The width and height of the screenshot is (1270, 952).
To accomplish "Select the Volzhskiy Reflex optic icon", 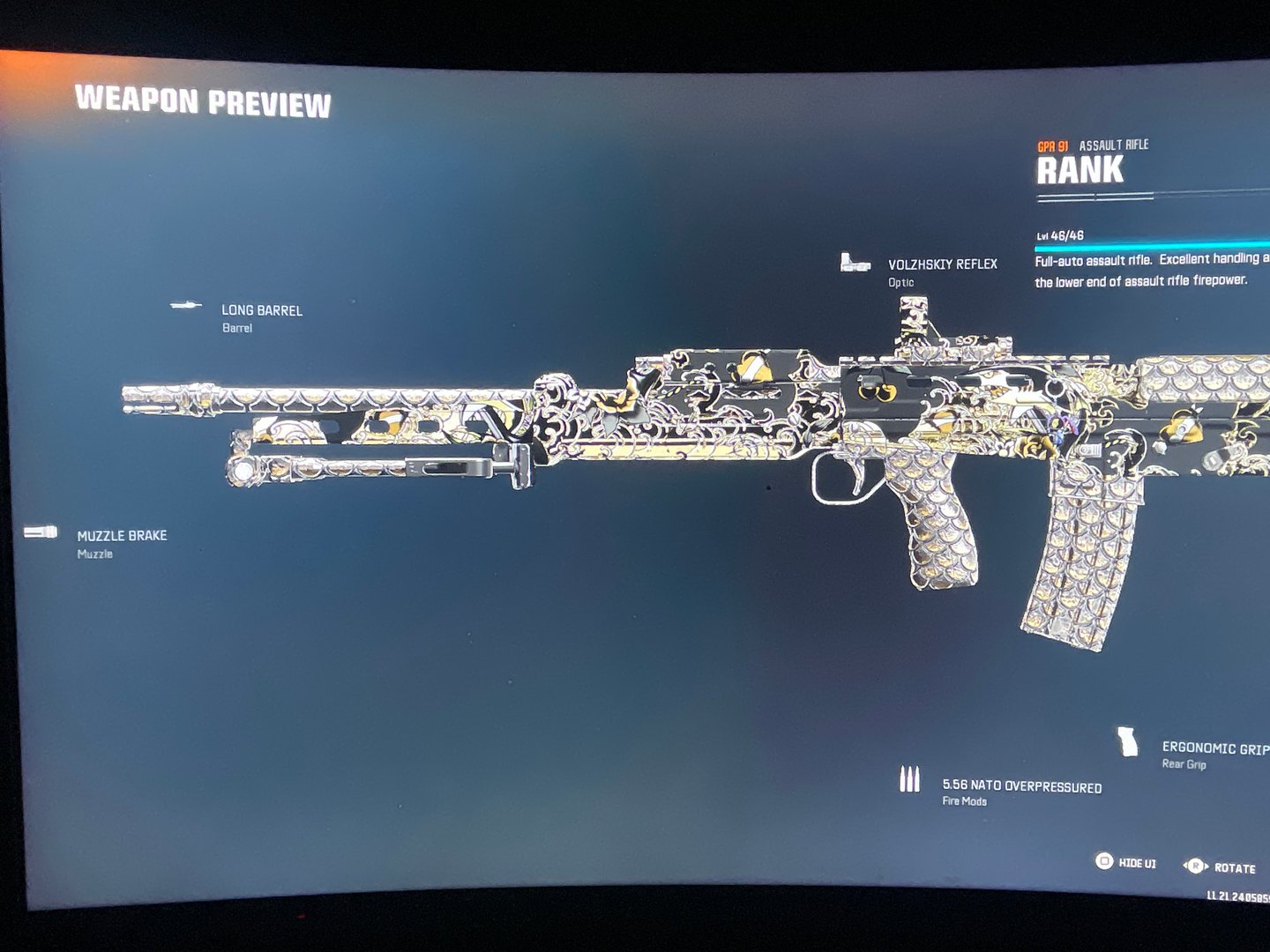I will click(x=854, y=262).
